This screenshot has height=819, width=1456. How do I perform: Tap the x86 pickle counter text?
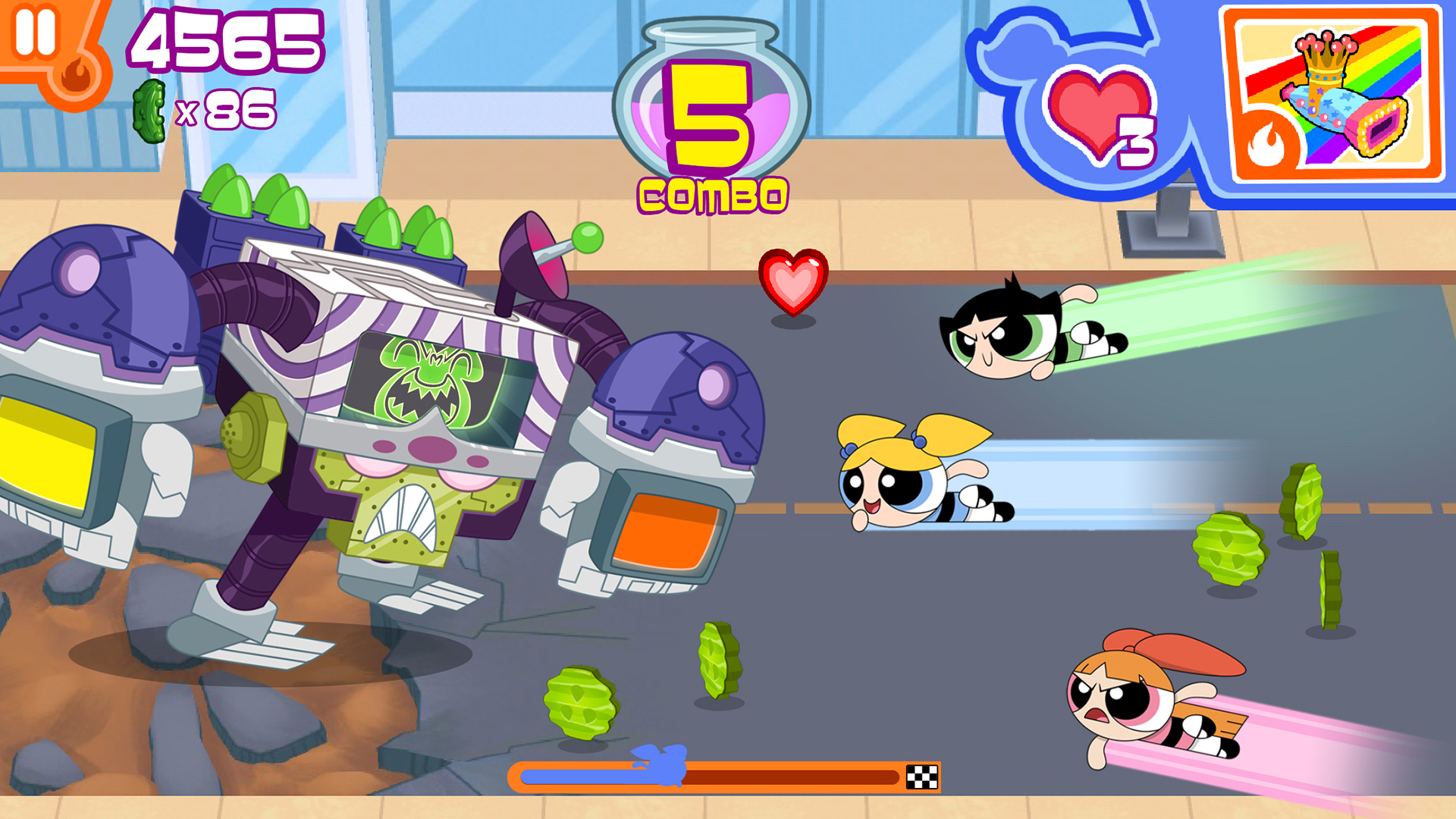[x=227, y=108]
